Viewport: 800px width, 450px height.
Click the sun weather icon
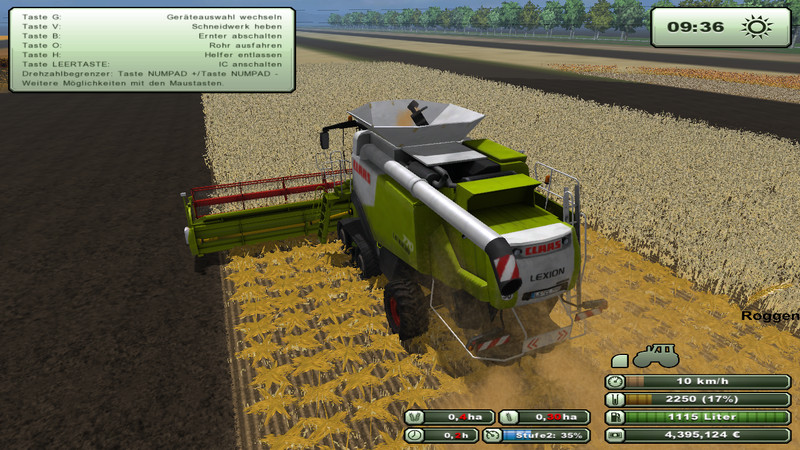pyautogui.click(x=757, y=26)
